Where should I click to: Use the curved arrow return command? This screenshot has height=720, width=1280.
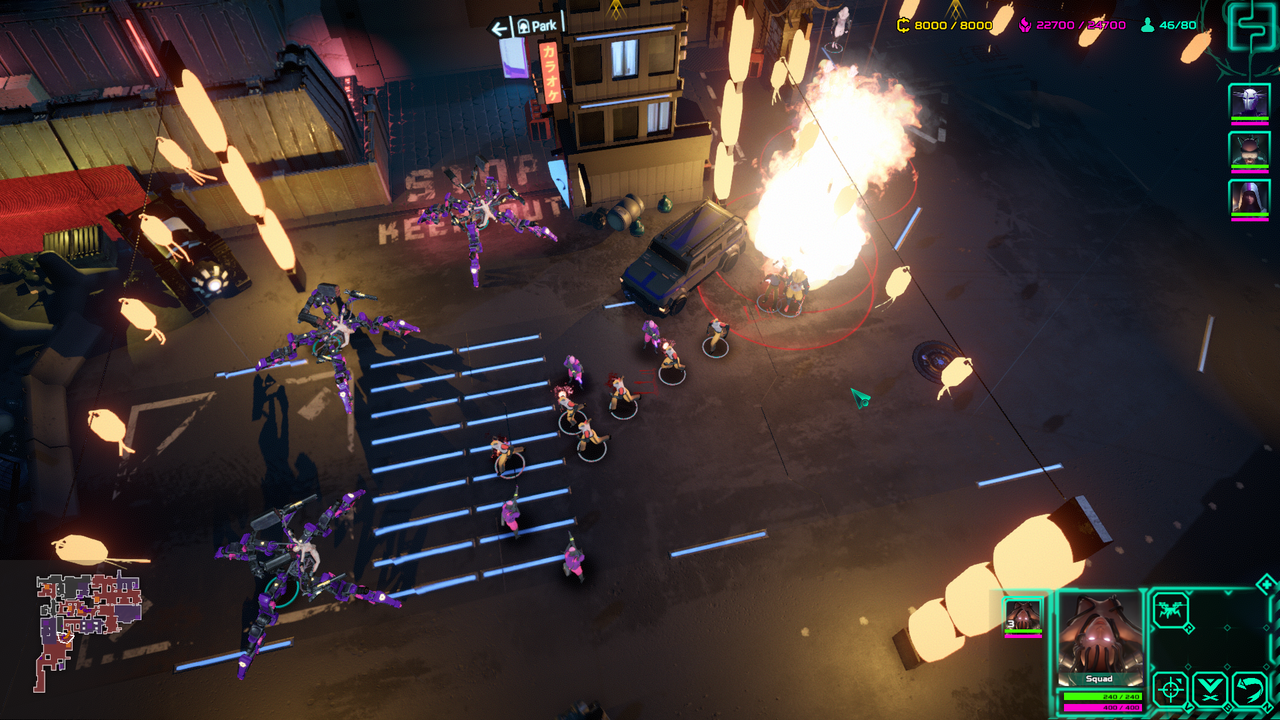1249,690
